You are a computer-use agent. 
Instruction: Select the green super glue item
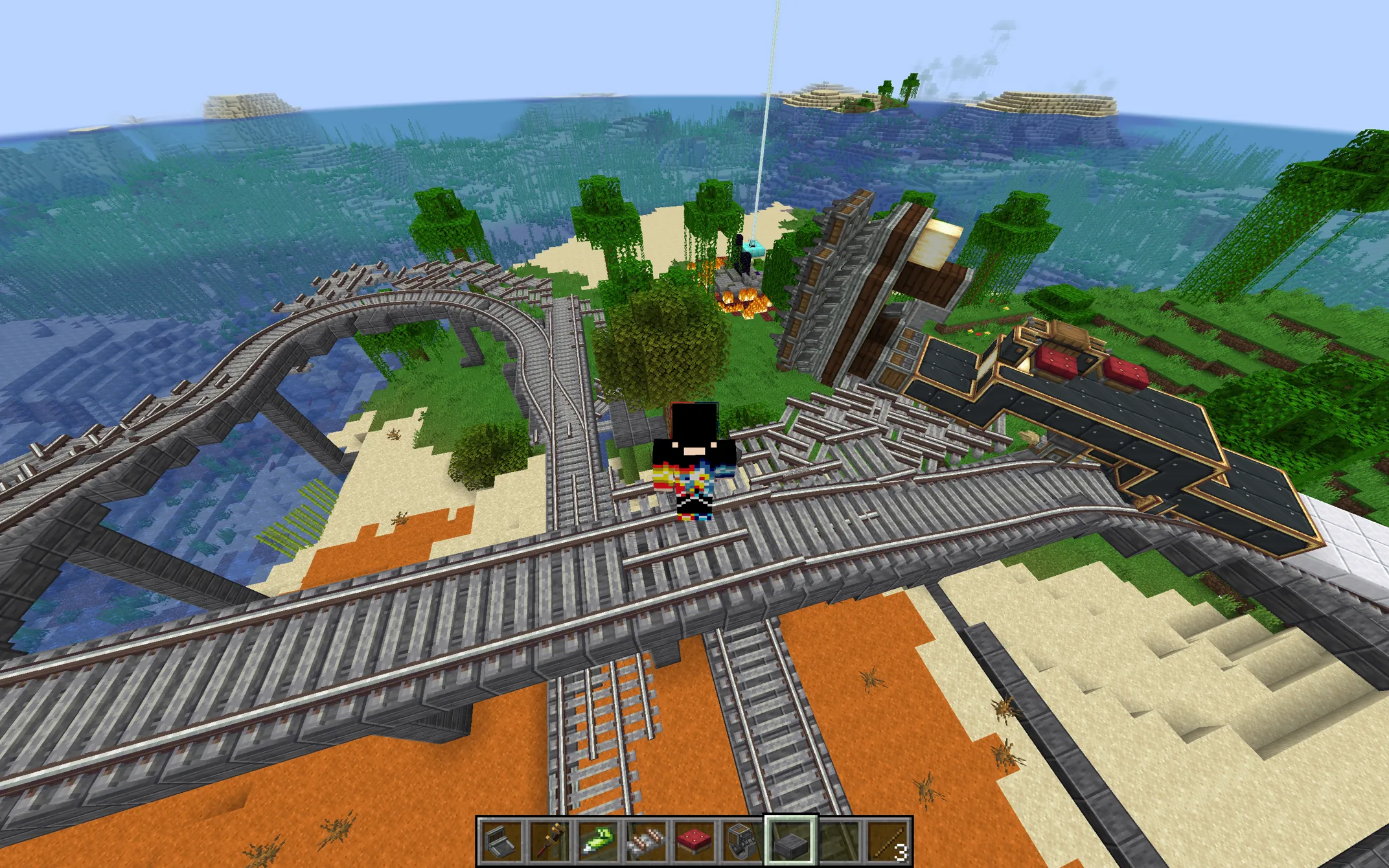pos(597,841)
